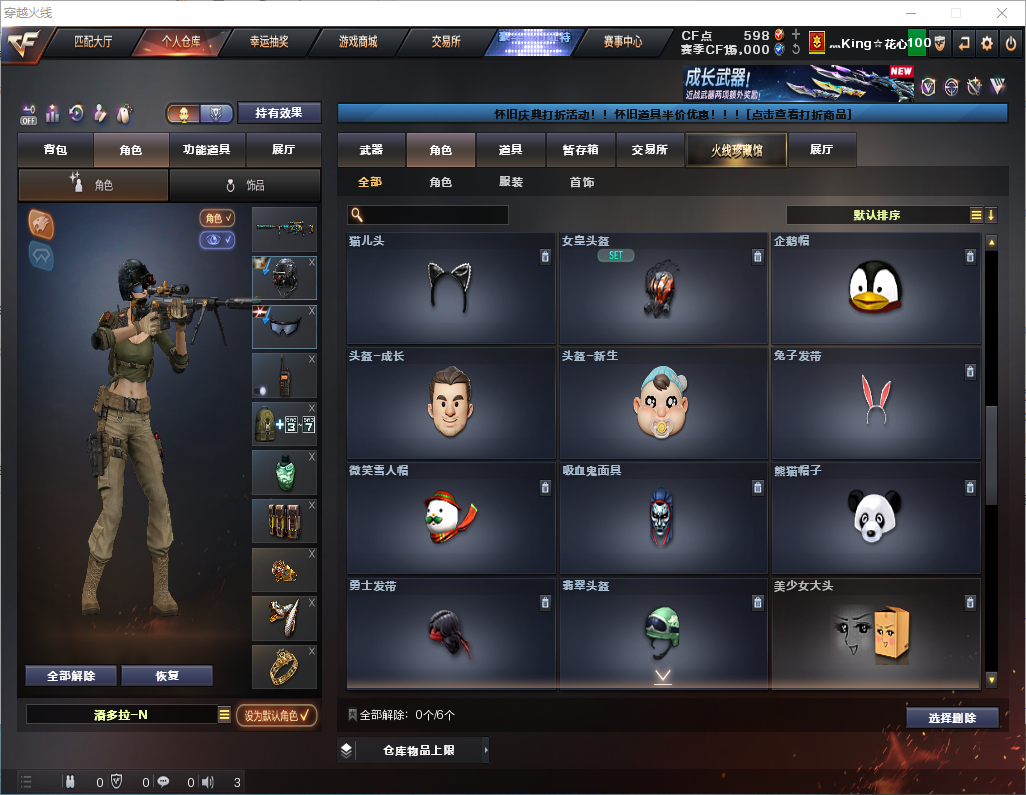Select the 道具 items tab
Image resolution: width=1026 pixels, height=795 pixels.
click(510, 150)
